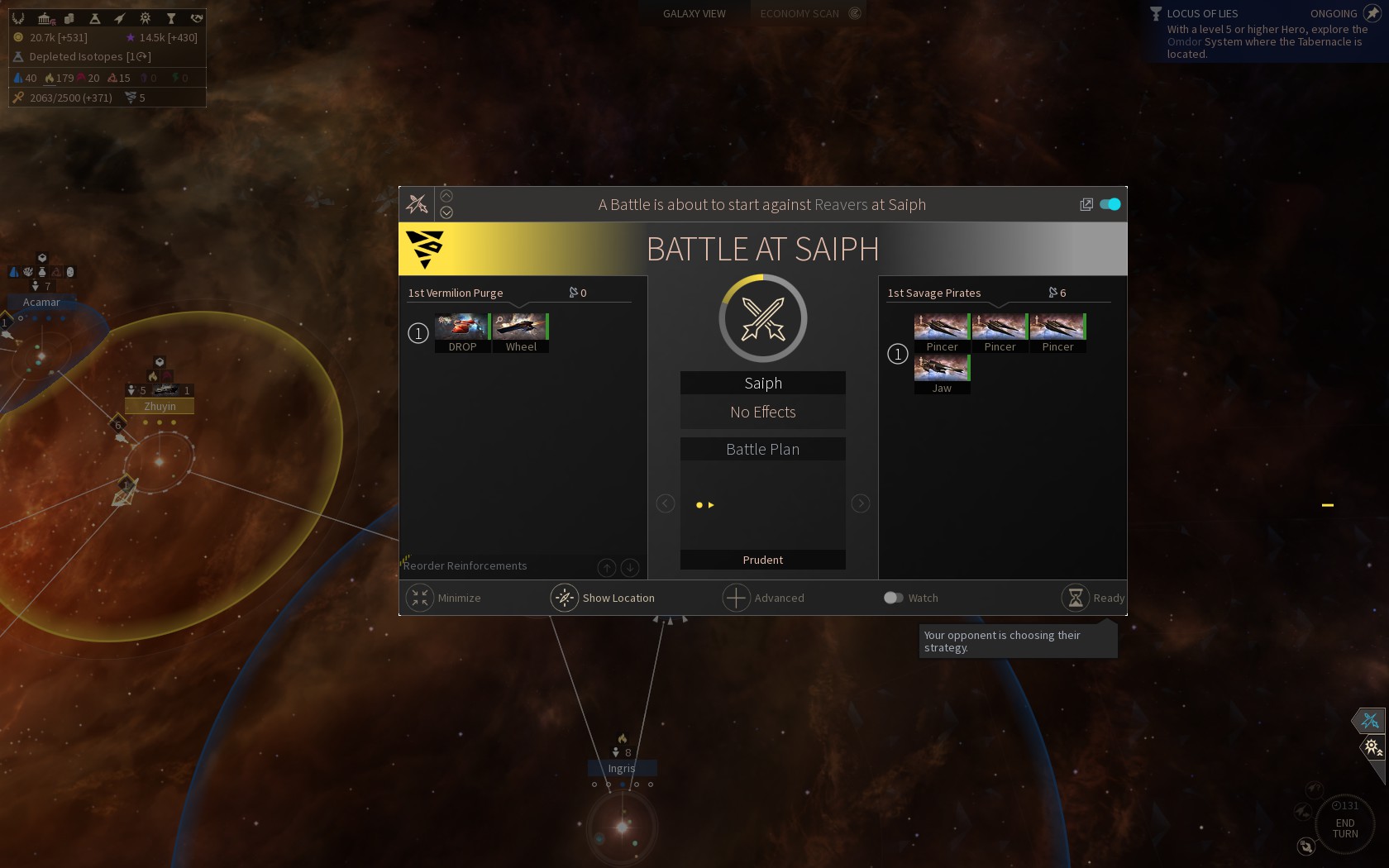Switch to Galaxy View
1389x868 pixels.
pos(694,13)
